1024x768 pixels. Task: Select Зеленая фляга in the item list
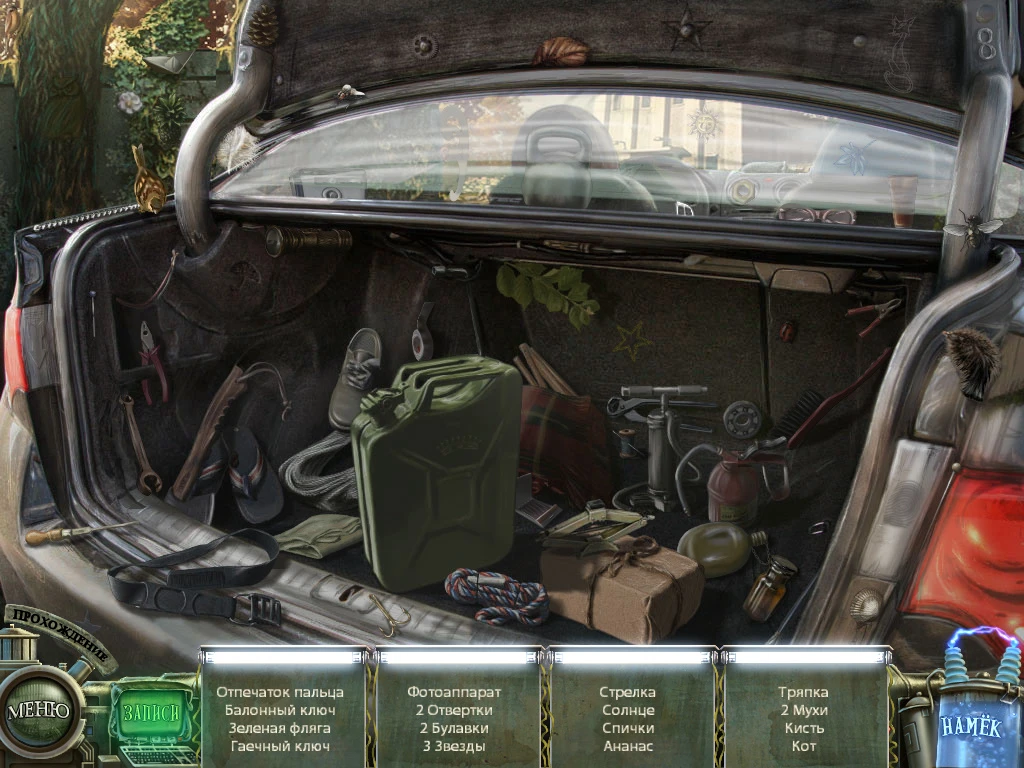(280, 728)
